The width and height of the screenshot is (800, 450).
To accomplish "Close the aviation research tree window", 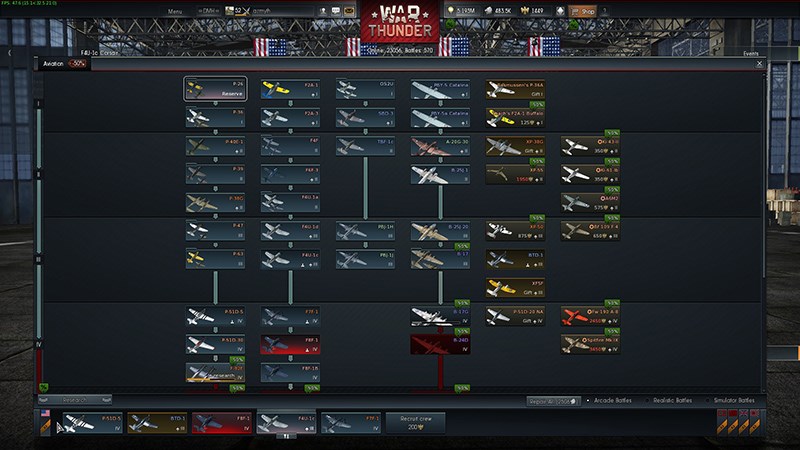I will click(759, 63).
